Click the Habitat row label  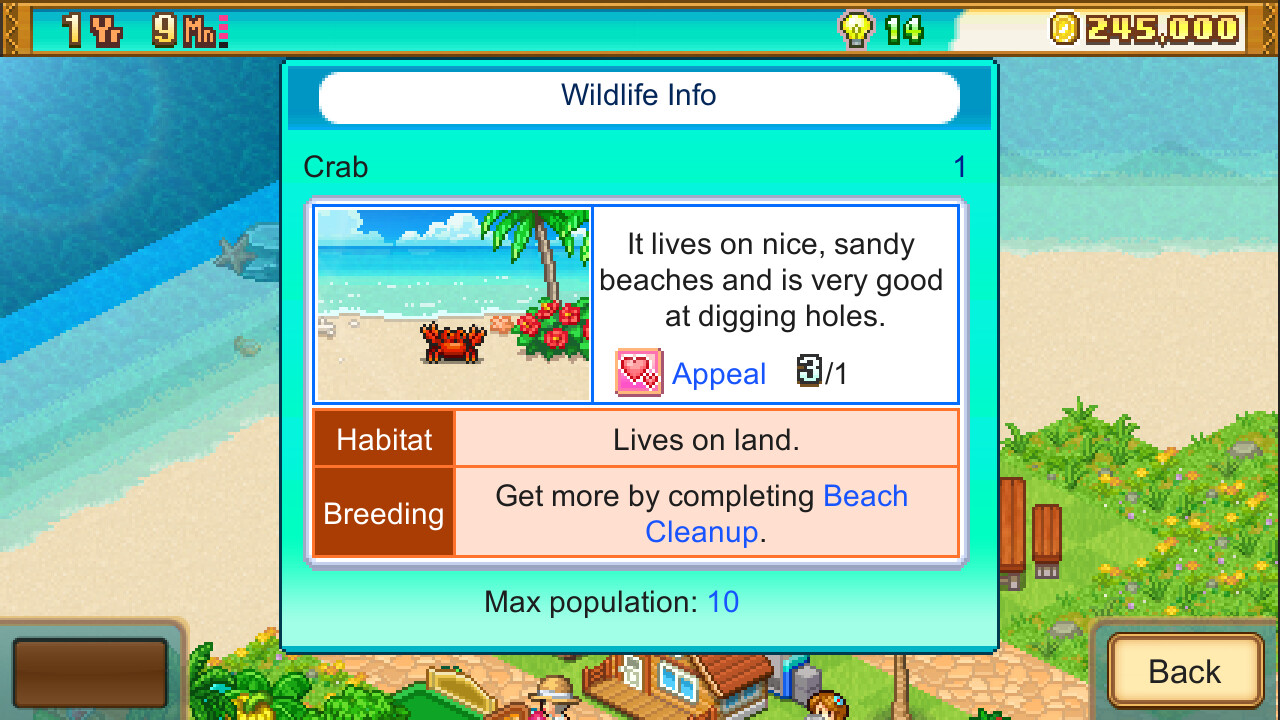tap(383, 438)
